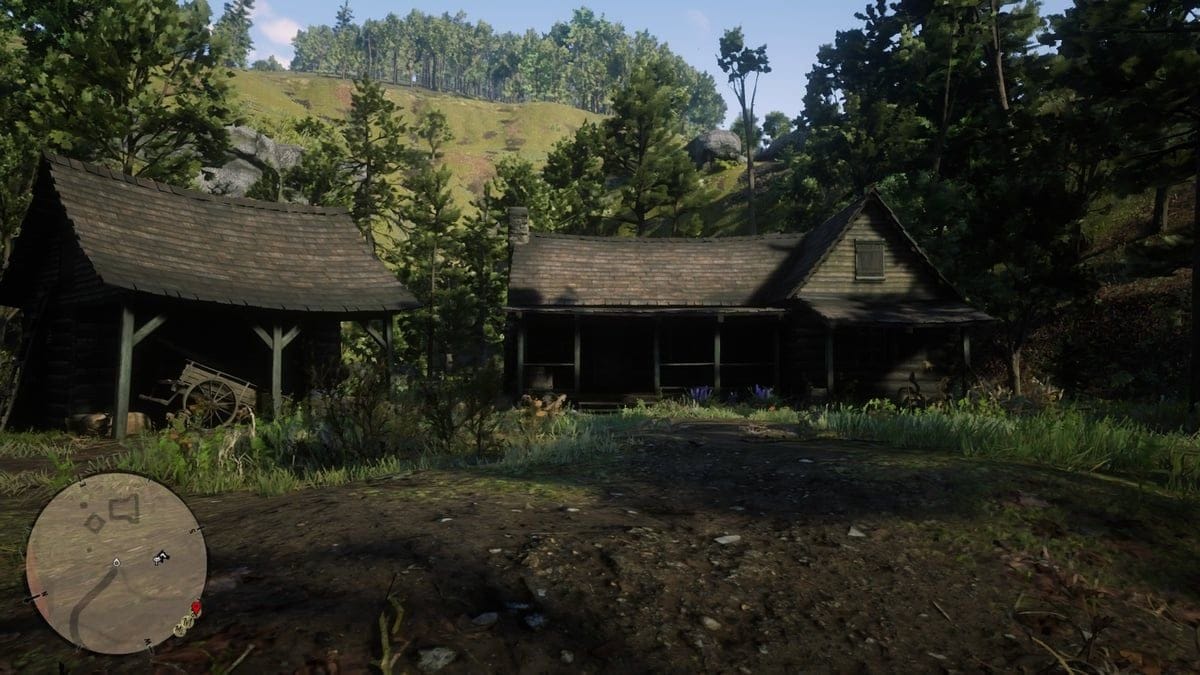The height and width of the screenshot is (675, 1200).
Task: Click the circular minimap
Action: [x=115, y=563]
